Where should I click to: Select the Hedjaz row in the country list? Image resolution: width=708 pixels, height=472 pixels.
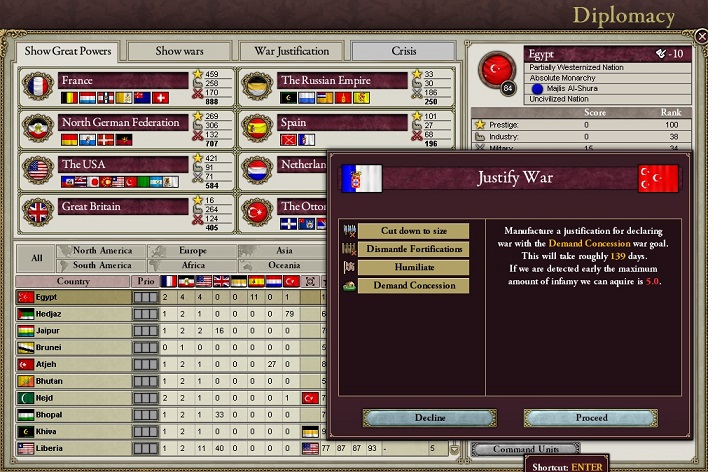coord(73,314)
